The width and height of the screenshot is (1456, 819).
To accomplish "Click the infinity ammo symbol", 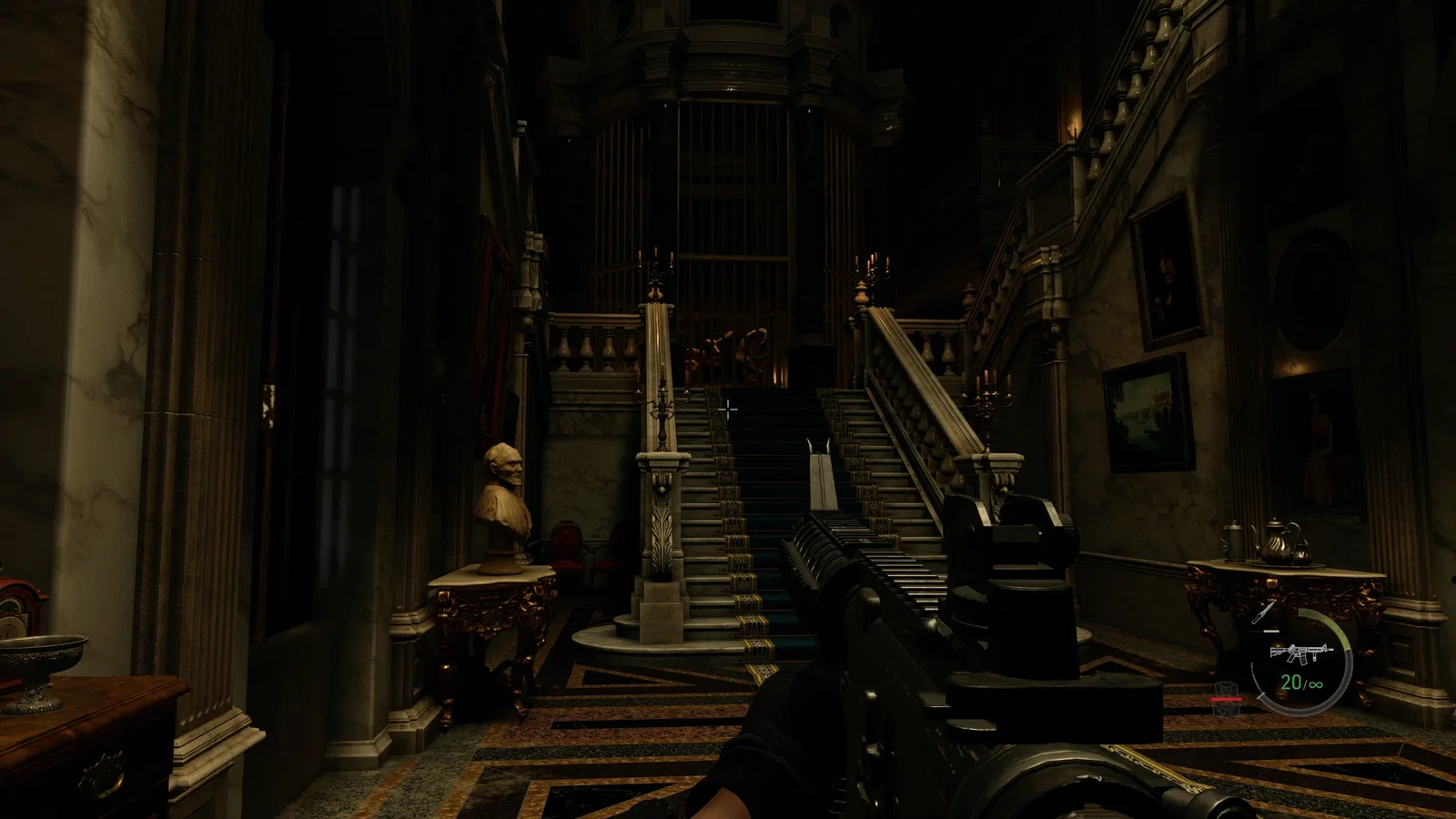I will [x=1316, y=685].
